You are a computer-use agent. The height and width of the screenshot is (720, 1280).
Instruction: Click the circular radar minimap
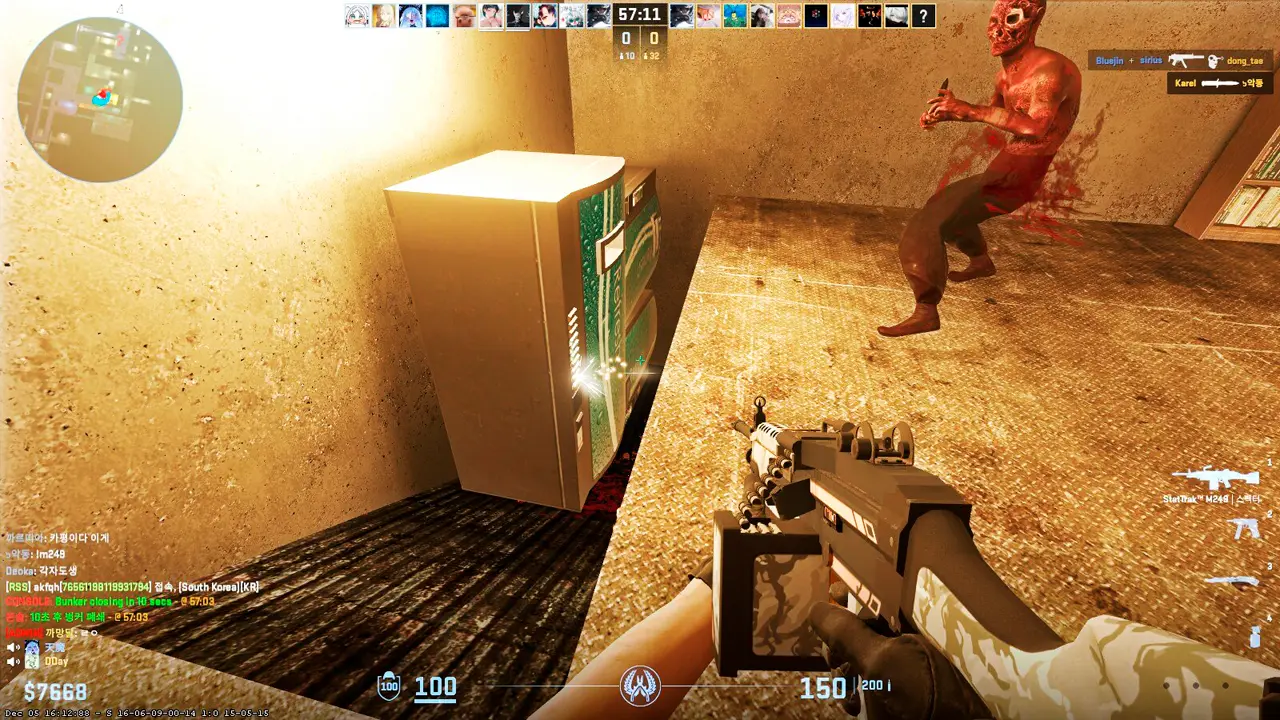(100, 99)
